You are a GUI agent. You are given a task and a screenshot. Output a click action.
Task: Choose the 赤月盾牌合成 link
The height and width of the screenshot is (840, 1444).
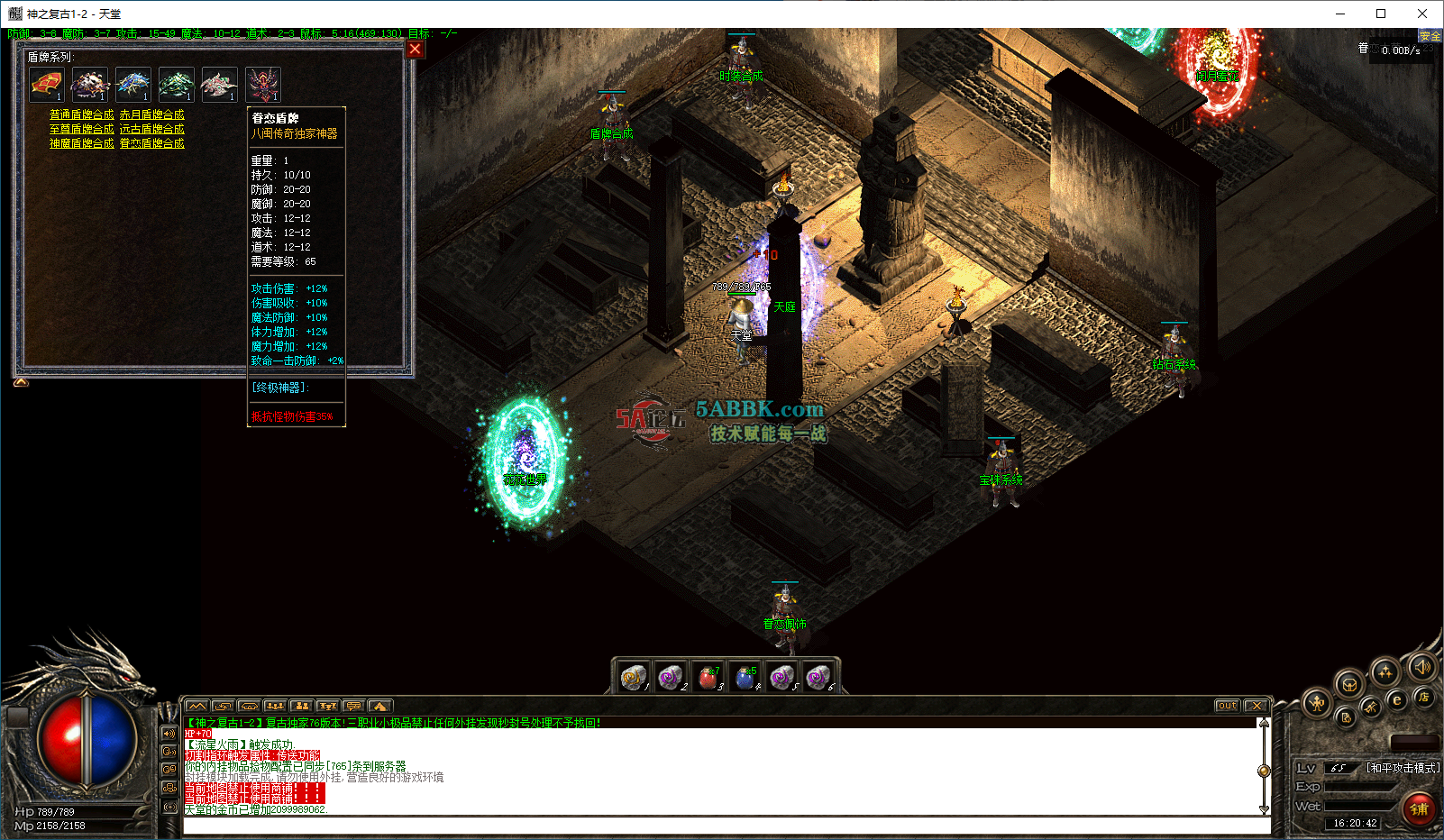pos(151,114)
